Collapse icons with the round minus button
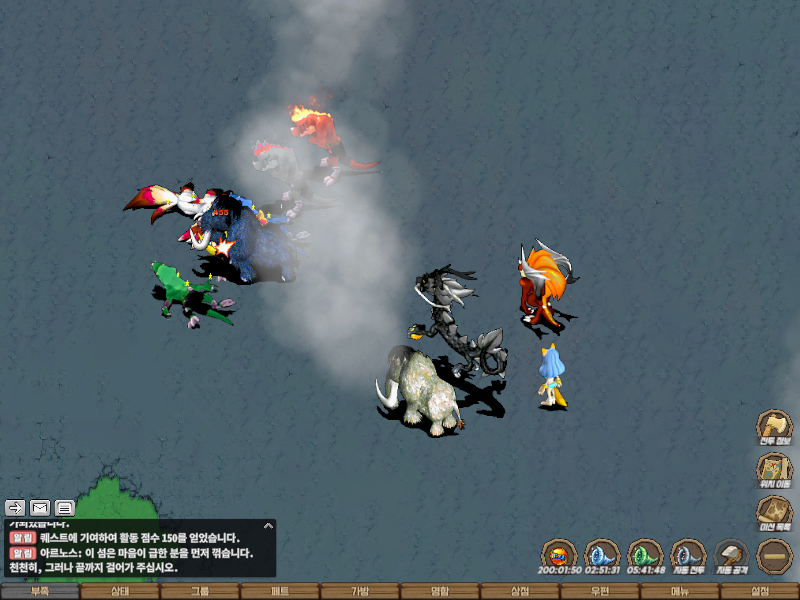 point(773,555)
